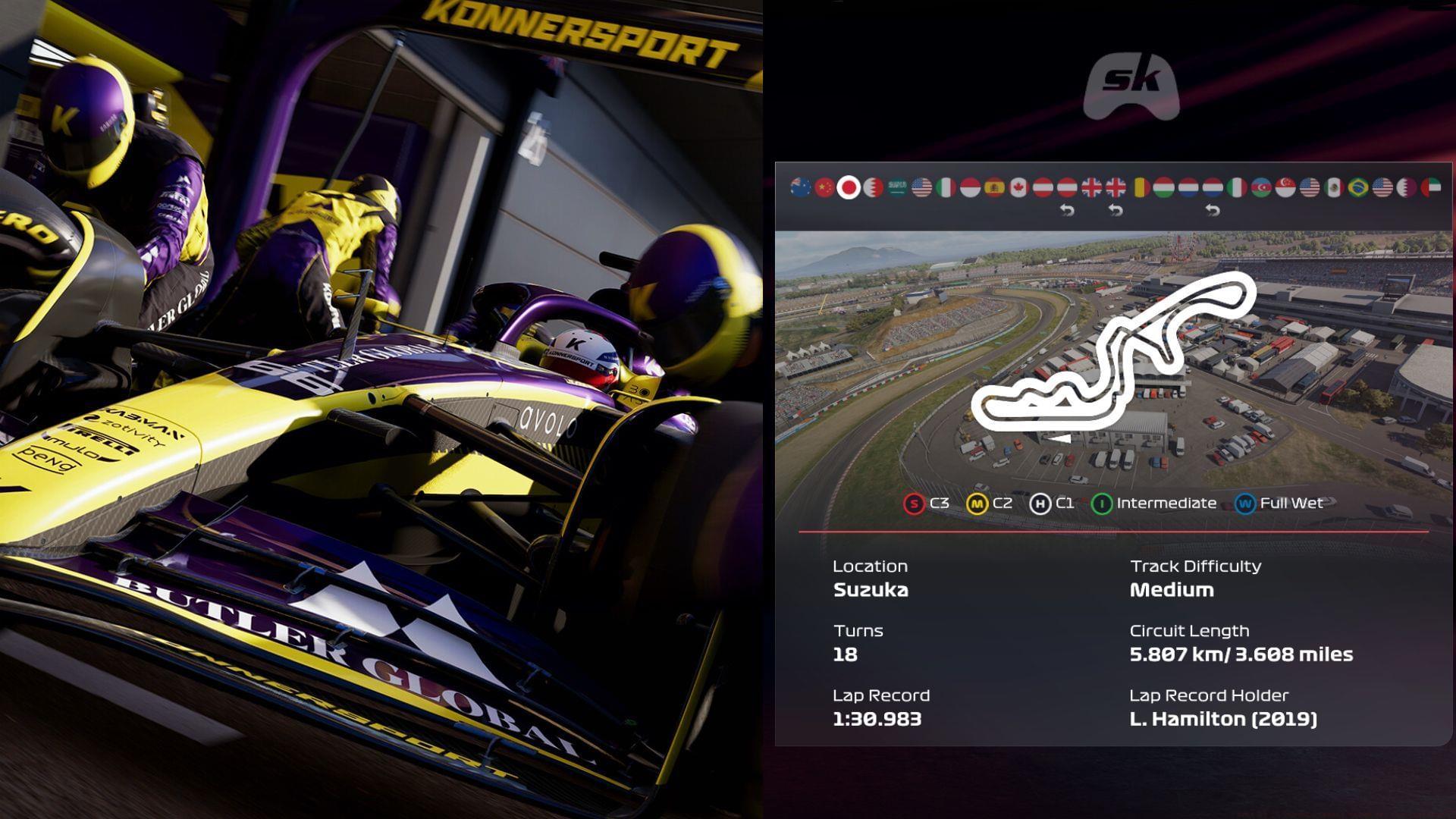Pick the Bahrain flag circuit
This screenshot has width=1456, height=819.
click(873, 187)
